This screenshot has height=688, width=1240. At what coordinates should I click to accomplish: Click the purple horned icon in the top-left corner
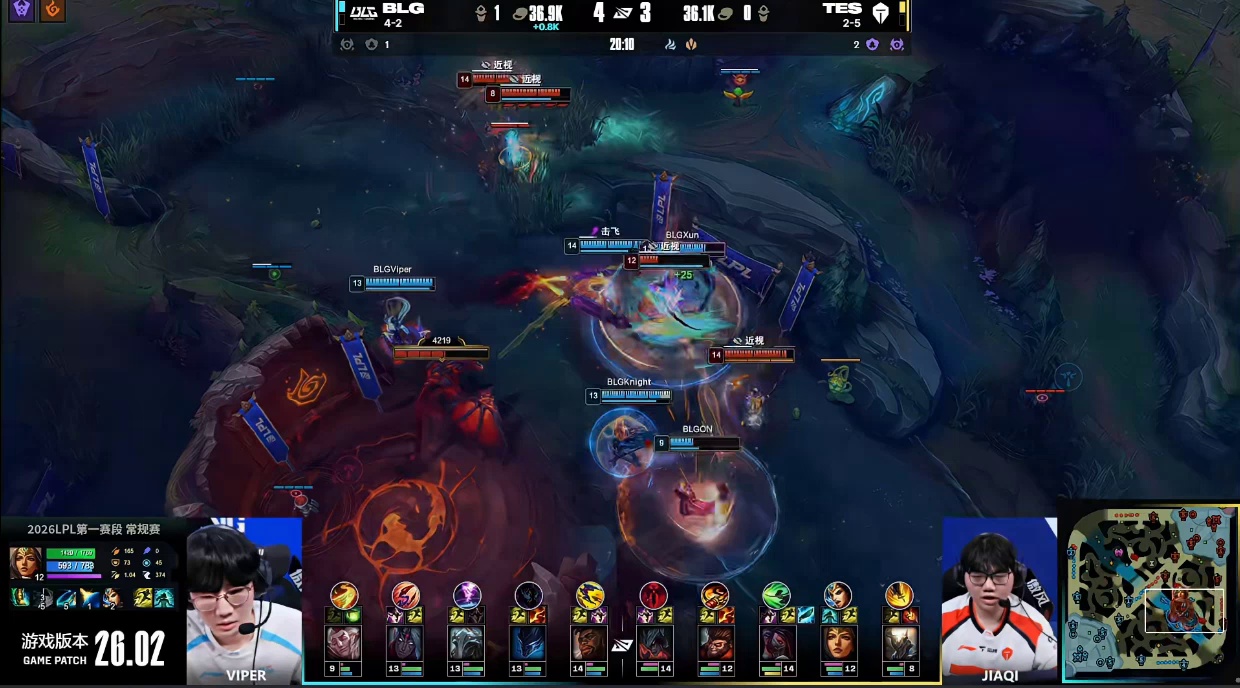(22, 11)
